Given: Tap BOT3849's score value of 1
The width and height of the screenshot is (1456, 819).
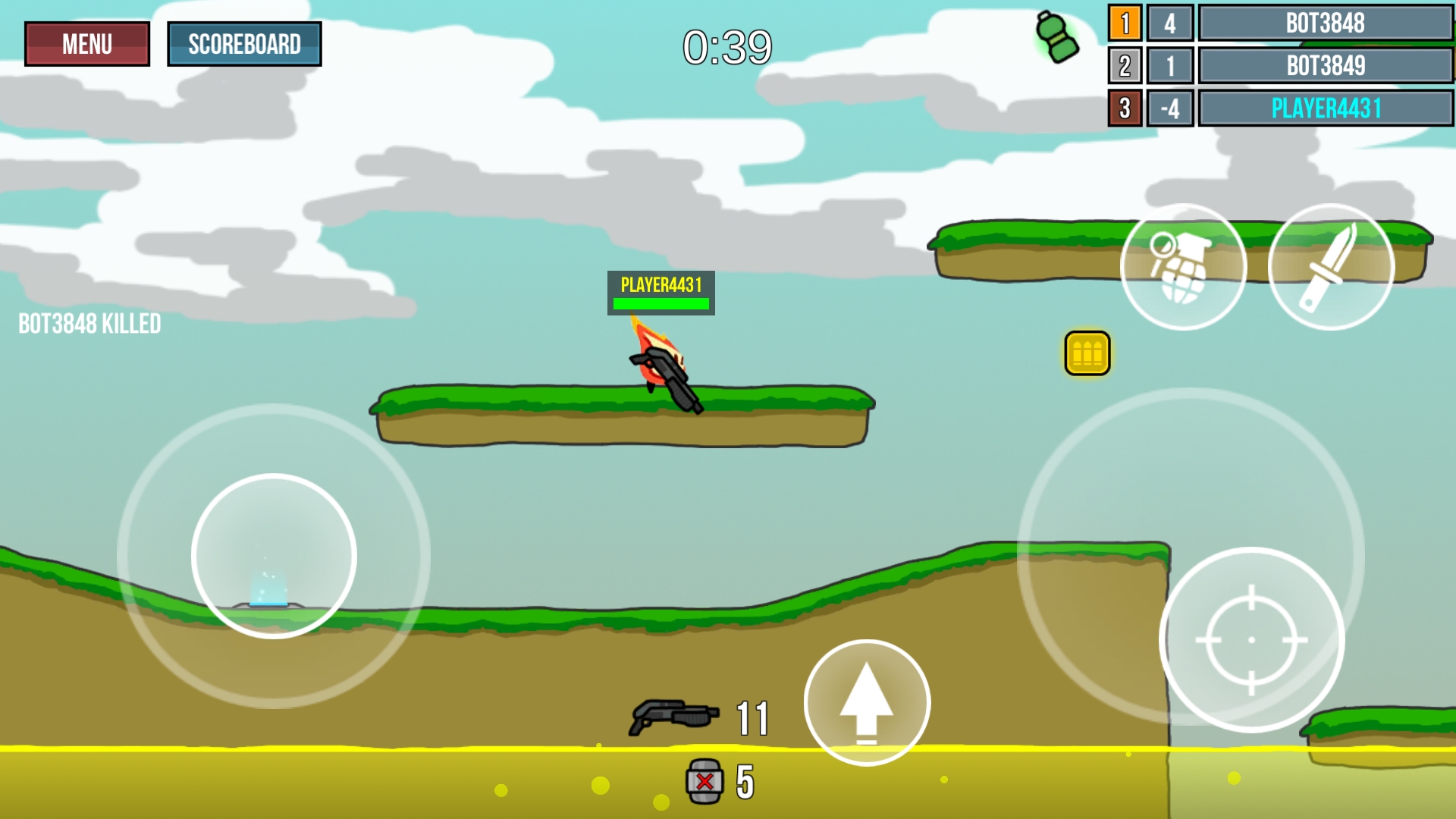Looking at the screenshot, I should click(1170, 66).
